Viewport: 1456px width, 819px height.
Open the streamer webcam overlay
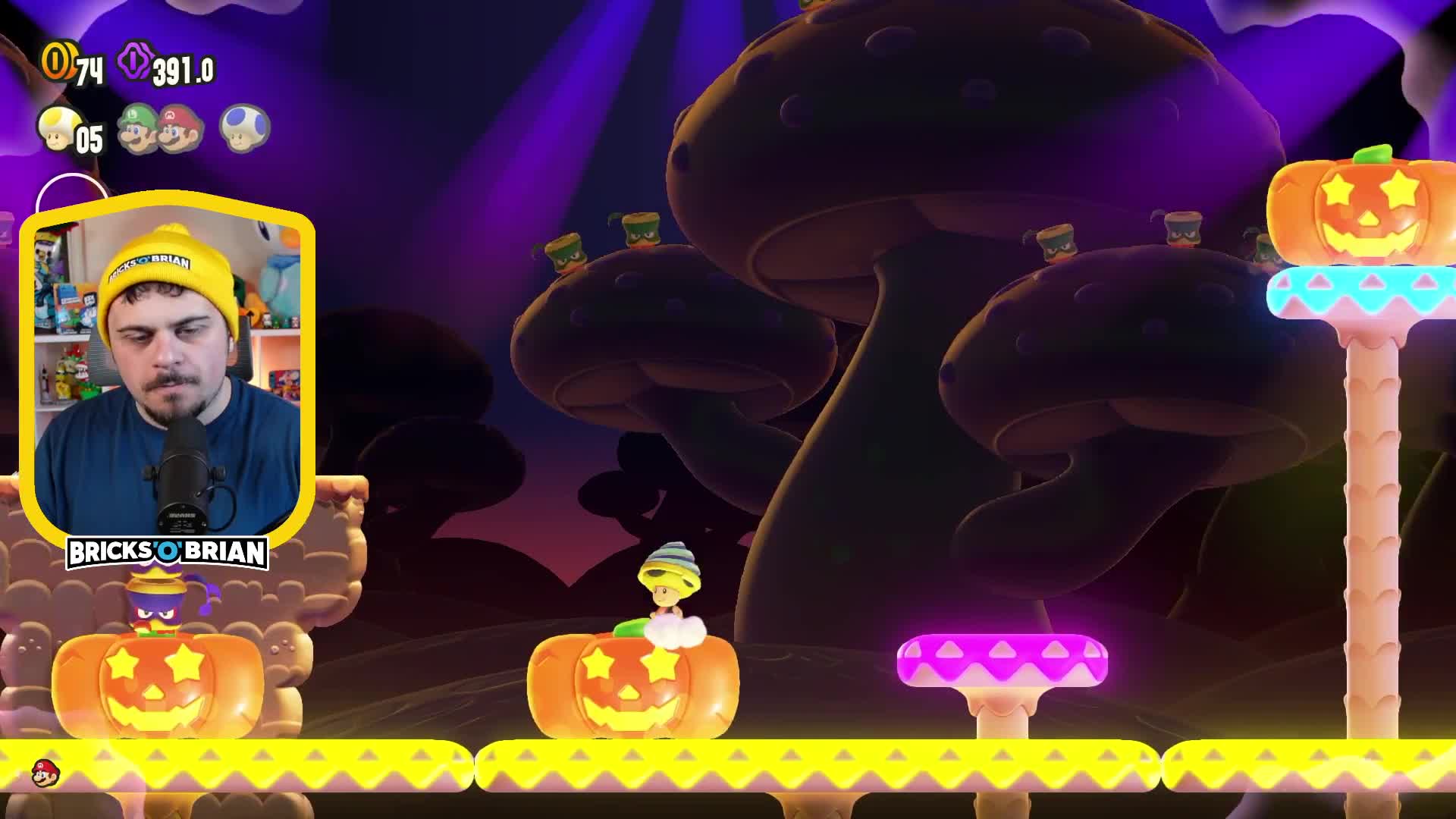click(167, 372)
